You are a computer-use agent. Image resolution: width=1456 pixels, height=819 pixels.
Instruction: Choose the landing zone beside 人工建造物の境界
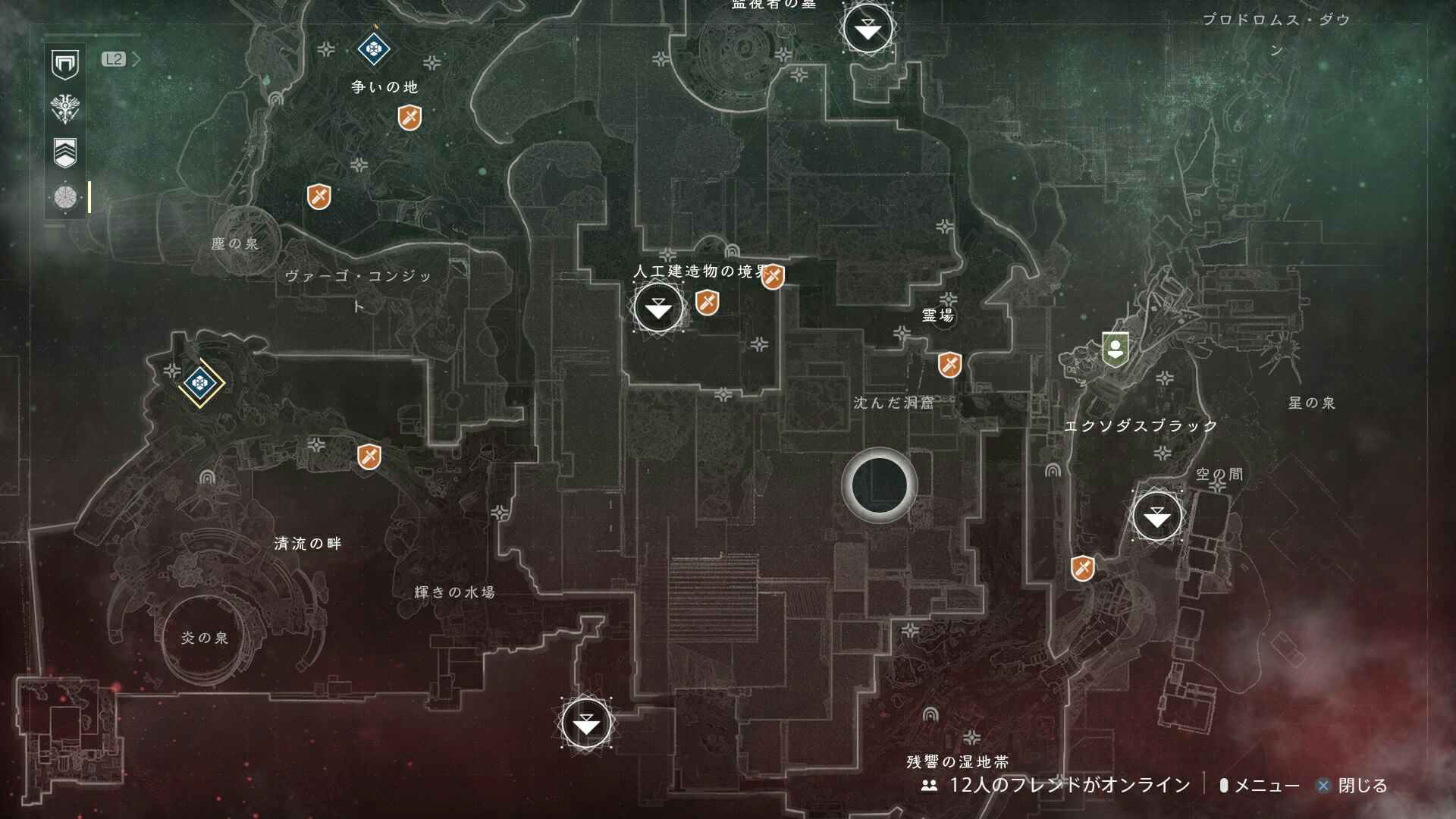[658, 308]
